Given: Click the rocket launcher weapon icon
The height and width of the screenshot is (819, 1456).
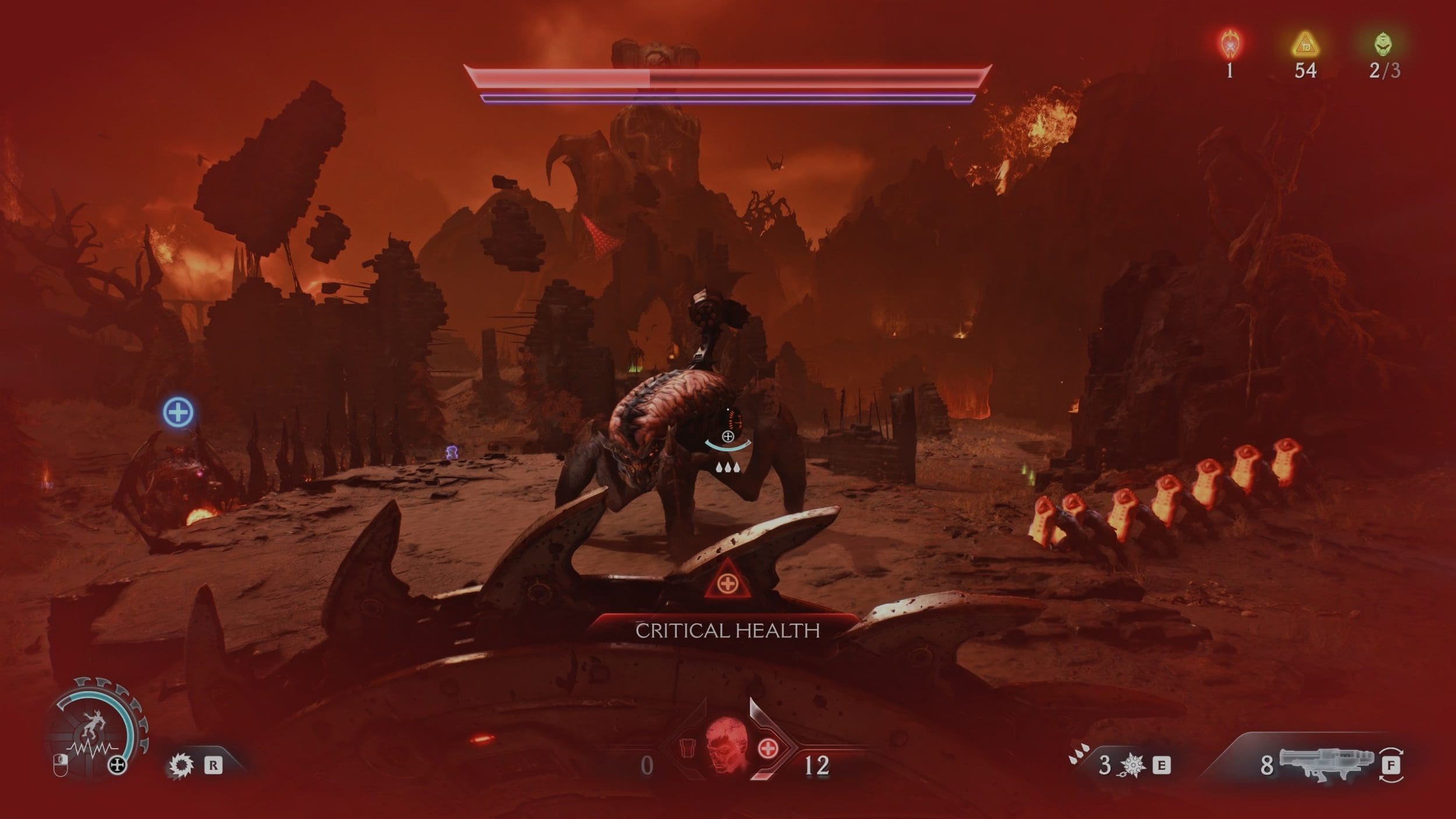Looking at the screenshot, I should click(1326, 763).
